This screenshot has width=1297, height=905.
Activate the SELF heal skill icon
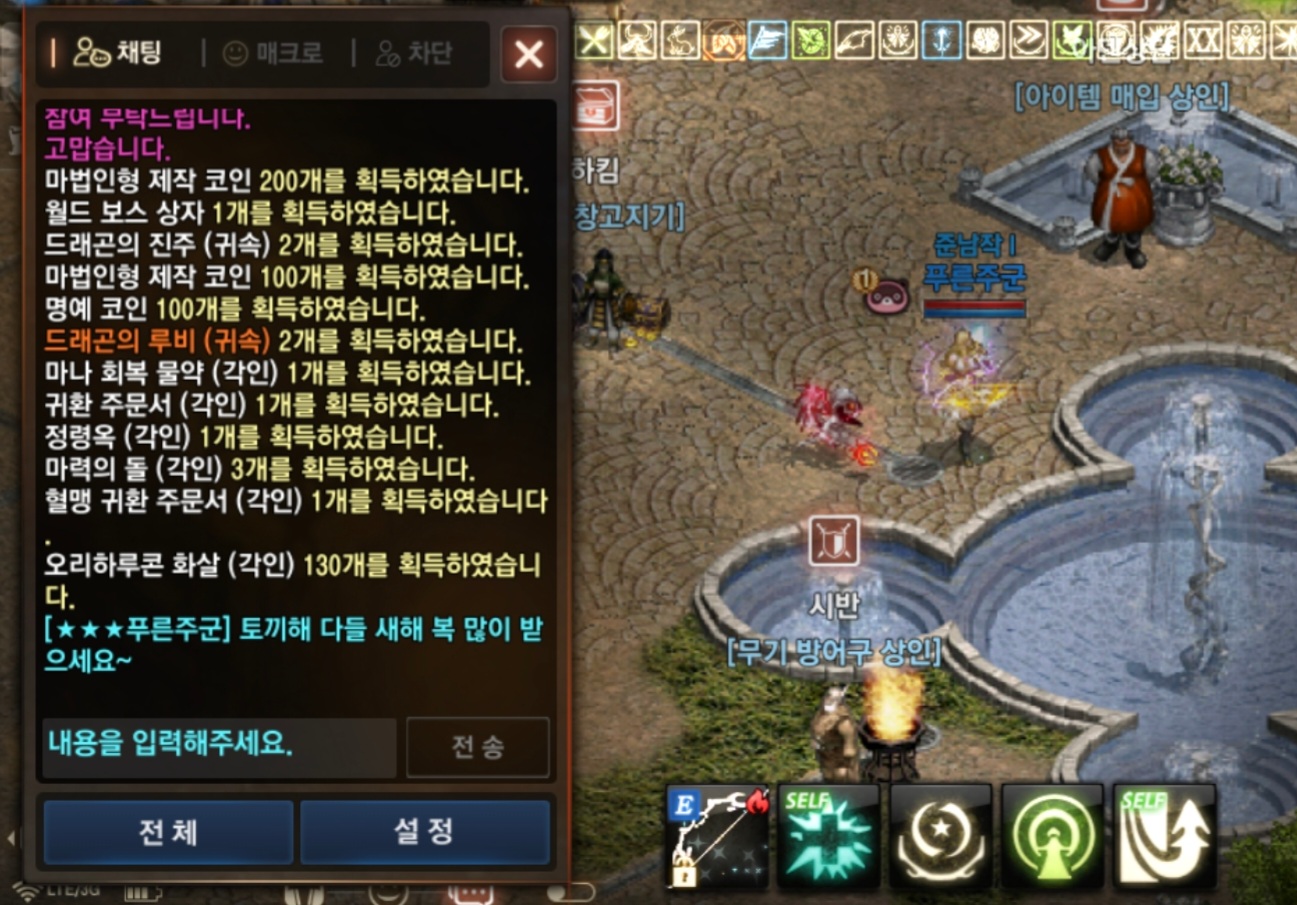coord(828,840)
